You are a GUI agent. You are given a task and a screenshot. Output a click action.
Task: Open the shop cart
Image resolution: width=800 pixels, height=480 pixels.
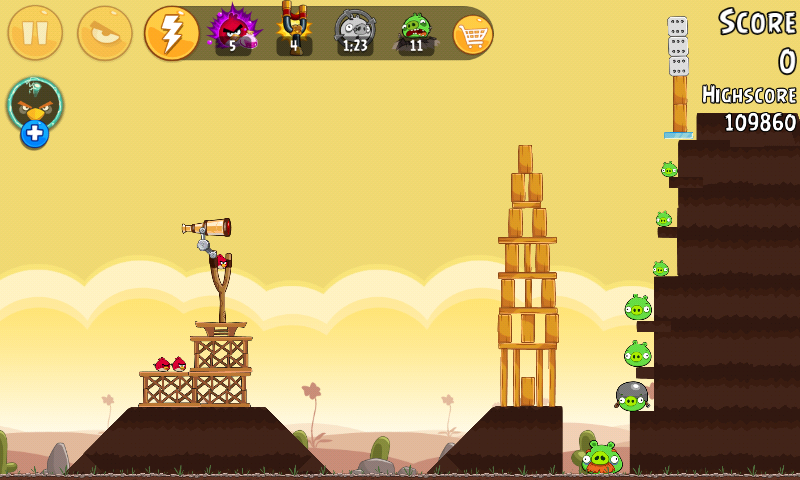pos(473,34)
